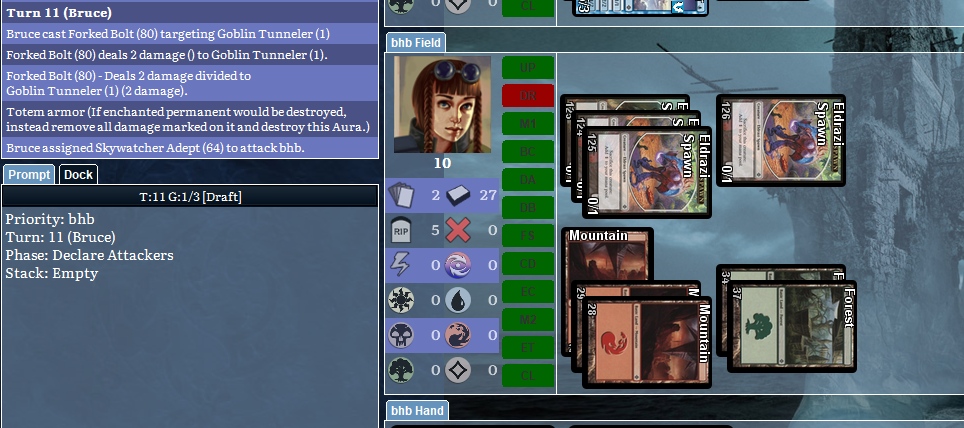The width and height of the screenshot is (964, 428).
Task: Toggle the DA phase stop
Action: pyautogui.click(x=527, y=180)
